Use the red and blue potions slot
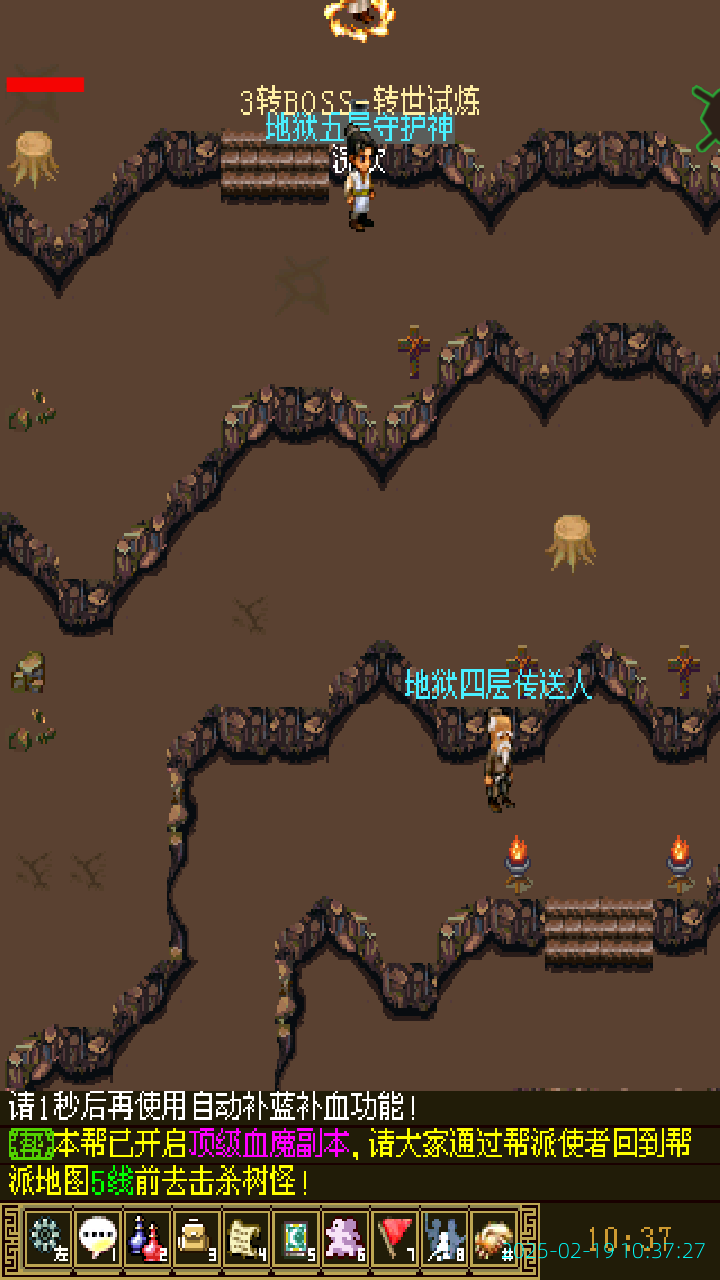The image size is (720, 1280). [147, 1238]
